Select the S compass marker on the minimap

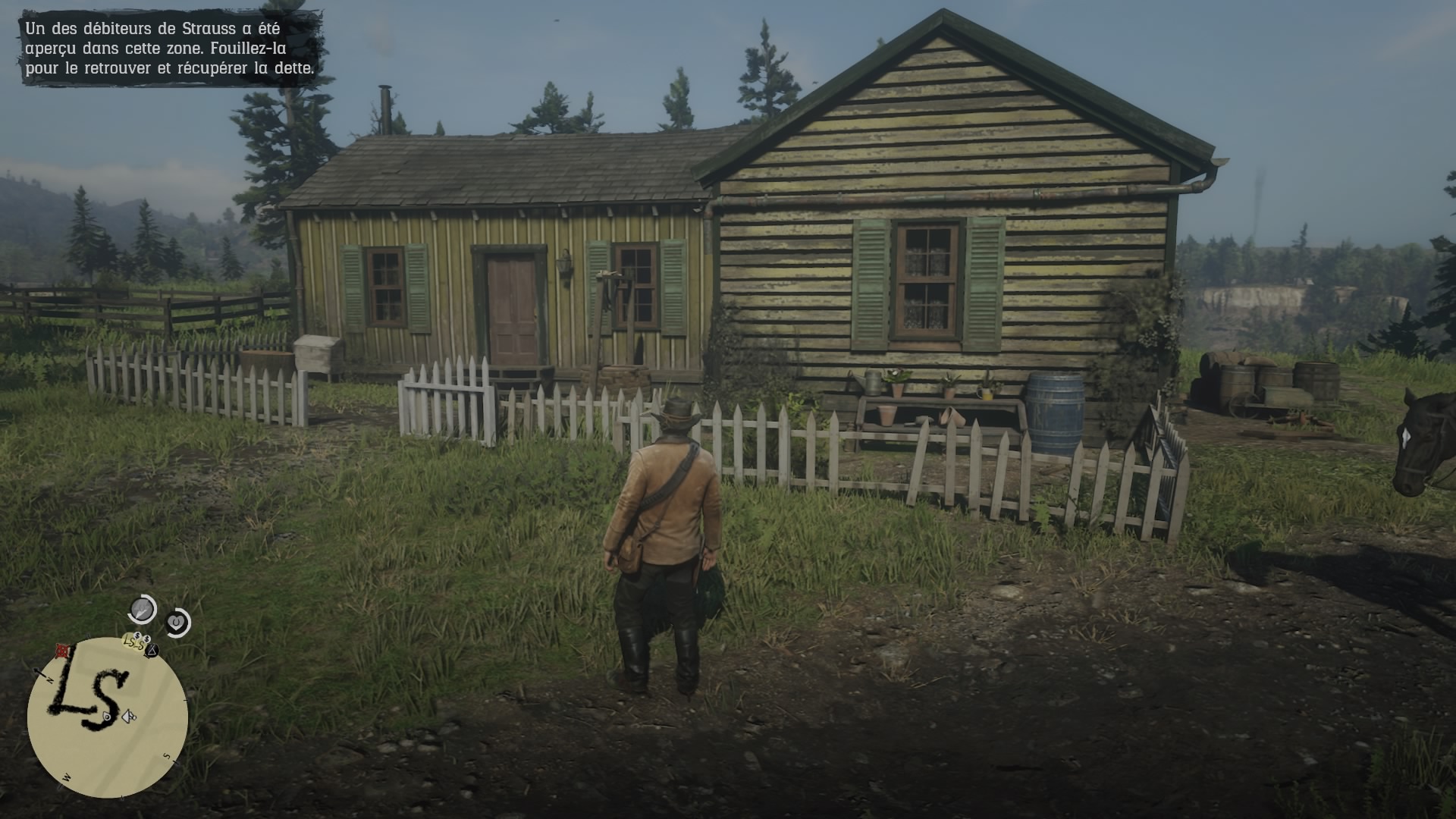click(x=165, y=755)
